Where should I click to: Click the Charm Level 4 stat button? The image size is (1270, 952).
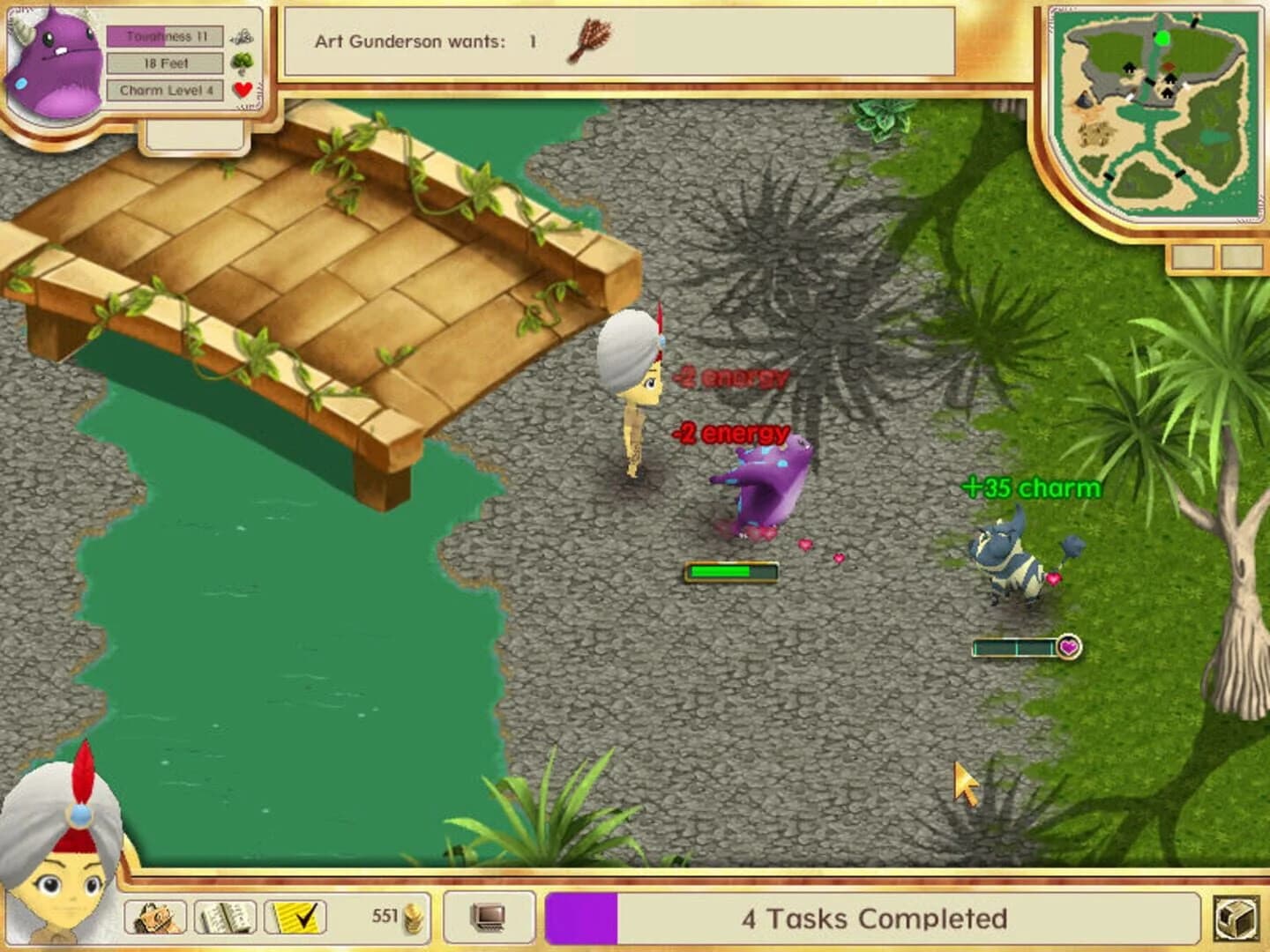click(163, 87)
